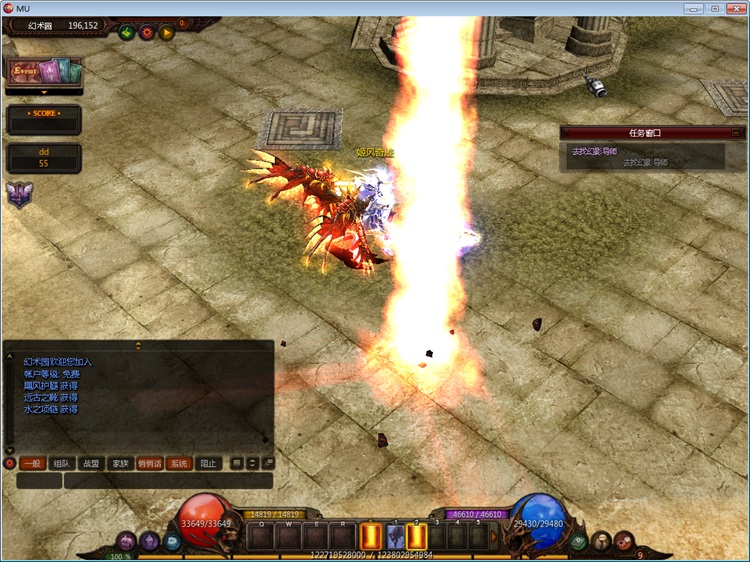Viewport: 750px width, 562px height.
Task: Click the purple winged shield icon
Action: pyautogui.click(x=18, y=194)
